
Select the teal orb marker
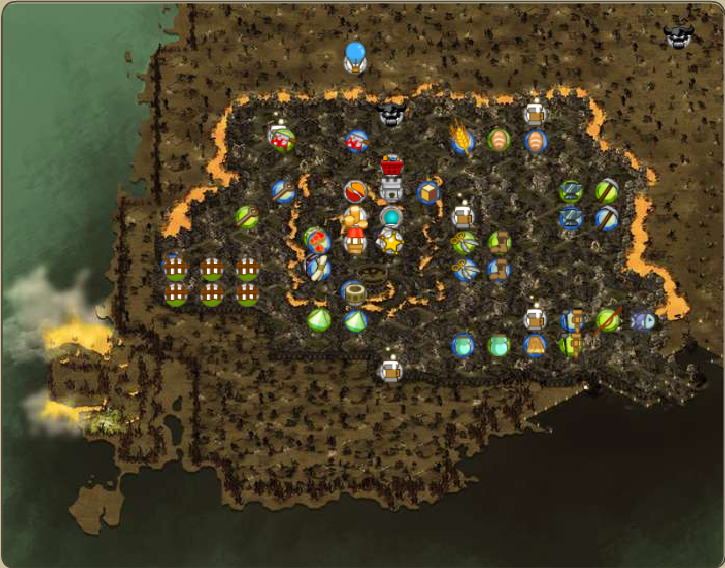point(391,217)
